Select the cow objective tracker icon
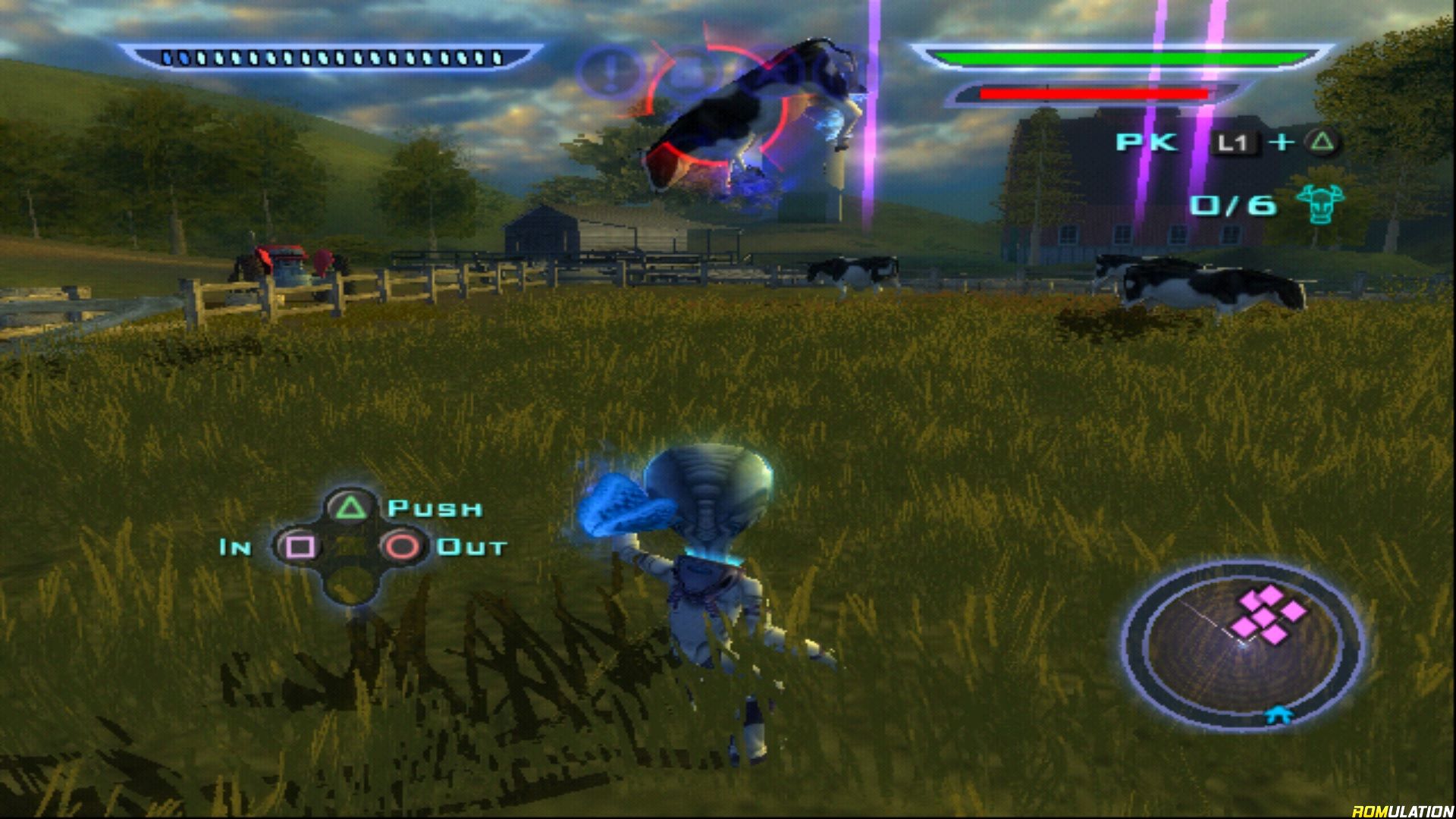1456x819 pixels. pyautogui.click(x=1319, y=203)
